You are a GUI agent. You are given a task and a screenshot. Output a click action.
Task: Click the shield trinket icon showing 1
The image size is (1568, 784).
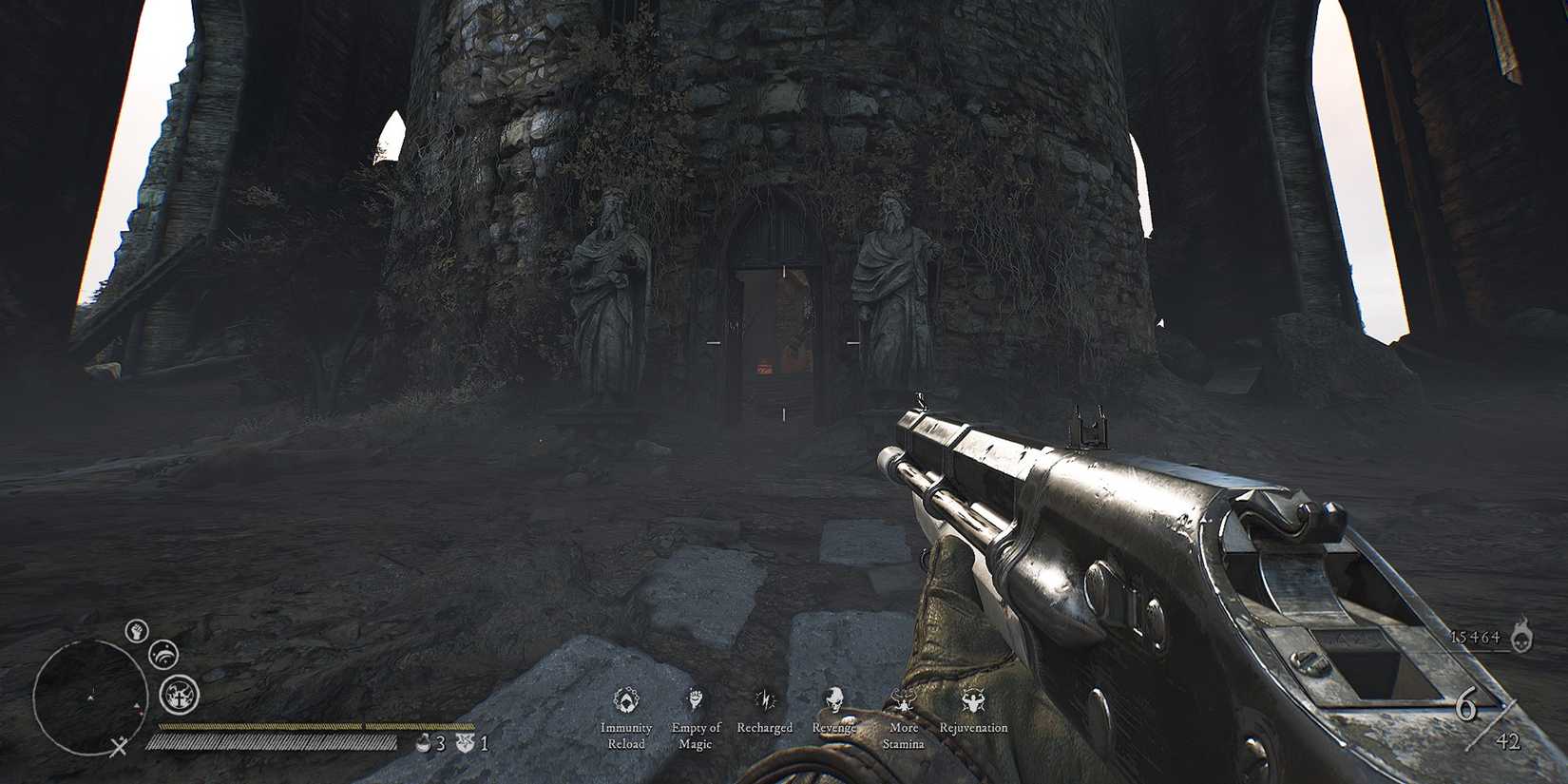click(465, 742)
